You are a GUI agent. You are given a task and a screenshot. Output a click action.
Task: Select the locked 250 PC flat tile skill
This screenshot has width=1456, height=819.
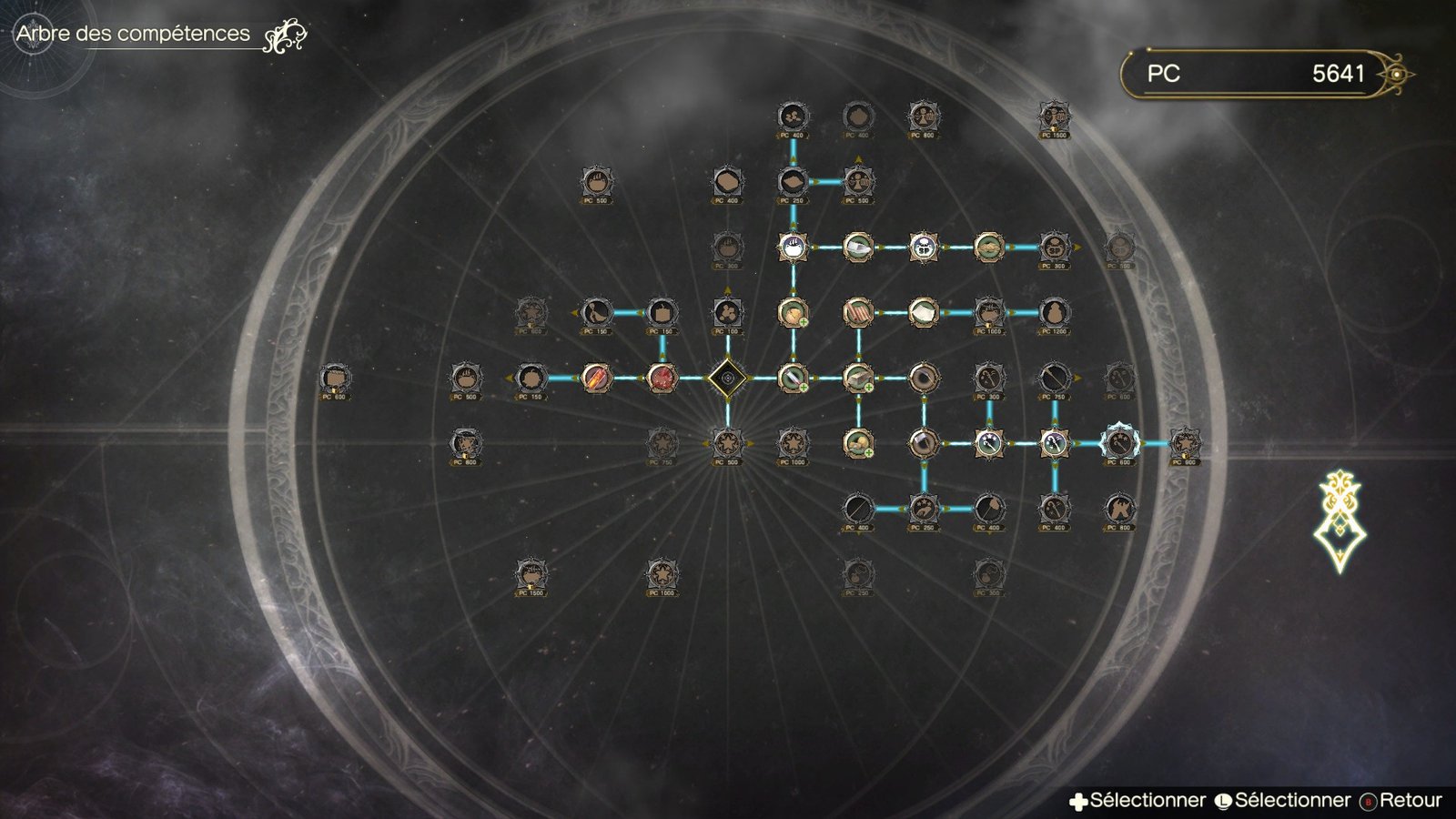pyautogui.click(x=793, y=181)
